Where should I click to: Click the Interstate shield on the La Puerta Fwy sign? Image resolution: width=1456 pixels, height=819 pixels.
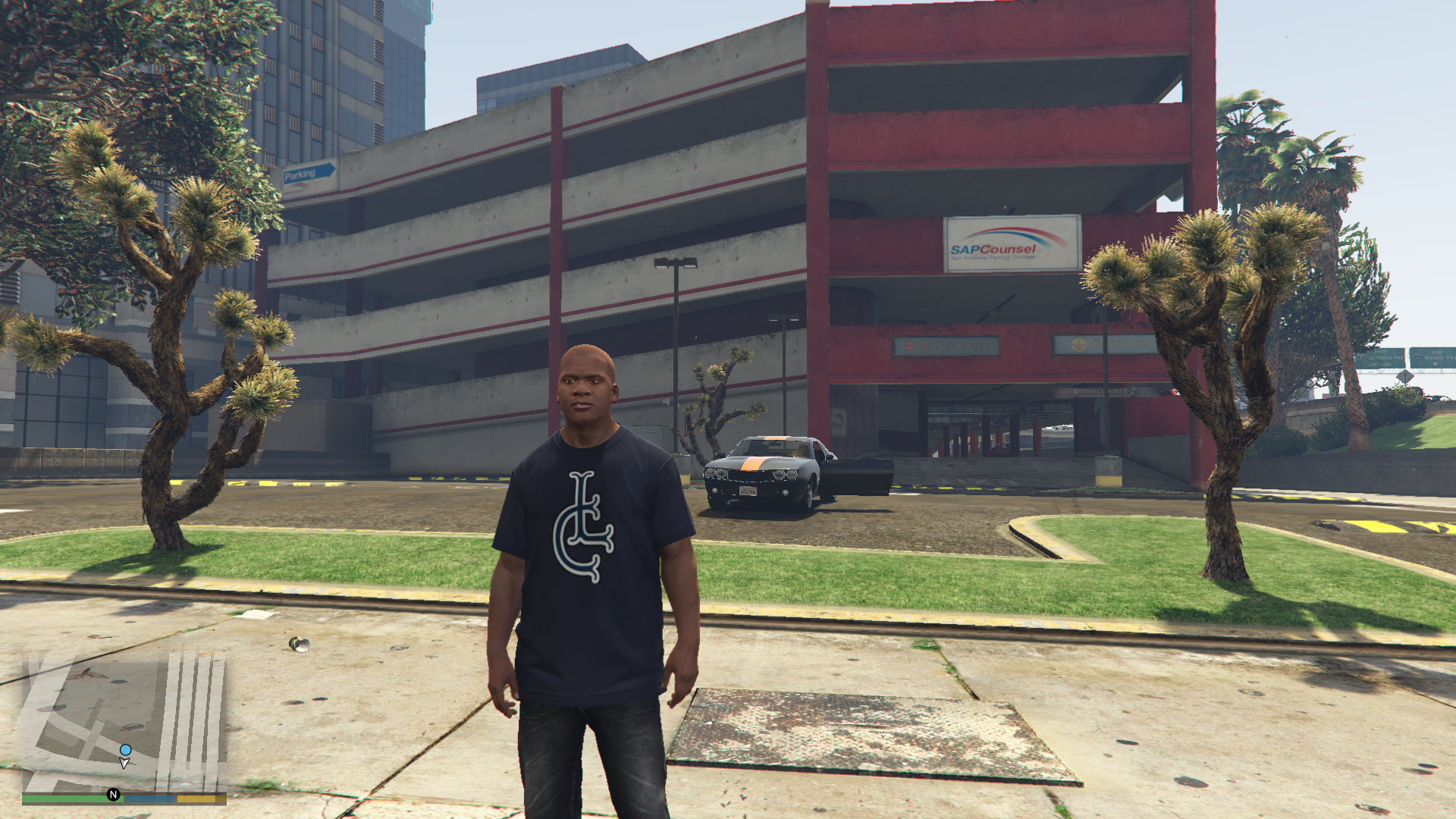(1360, 358)
